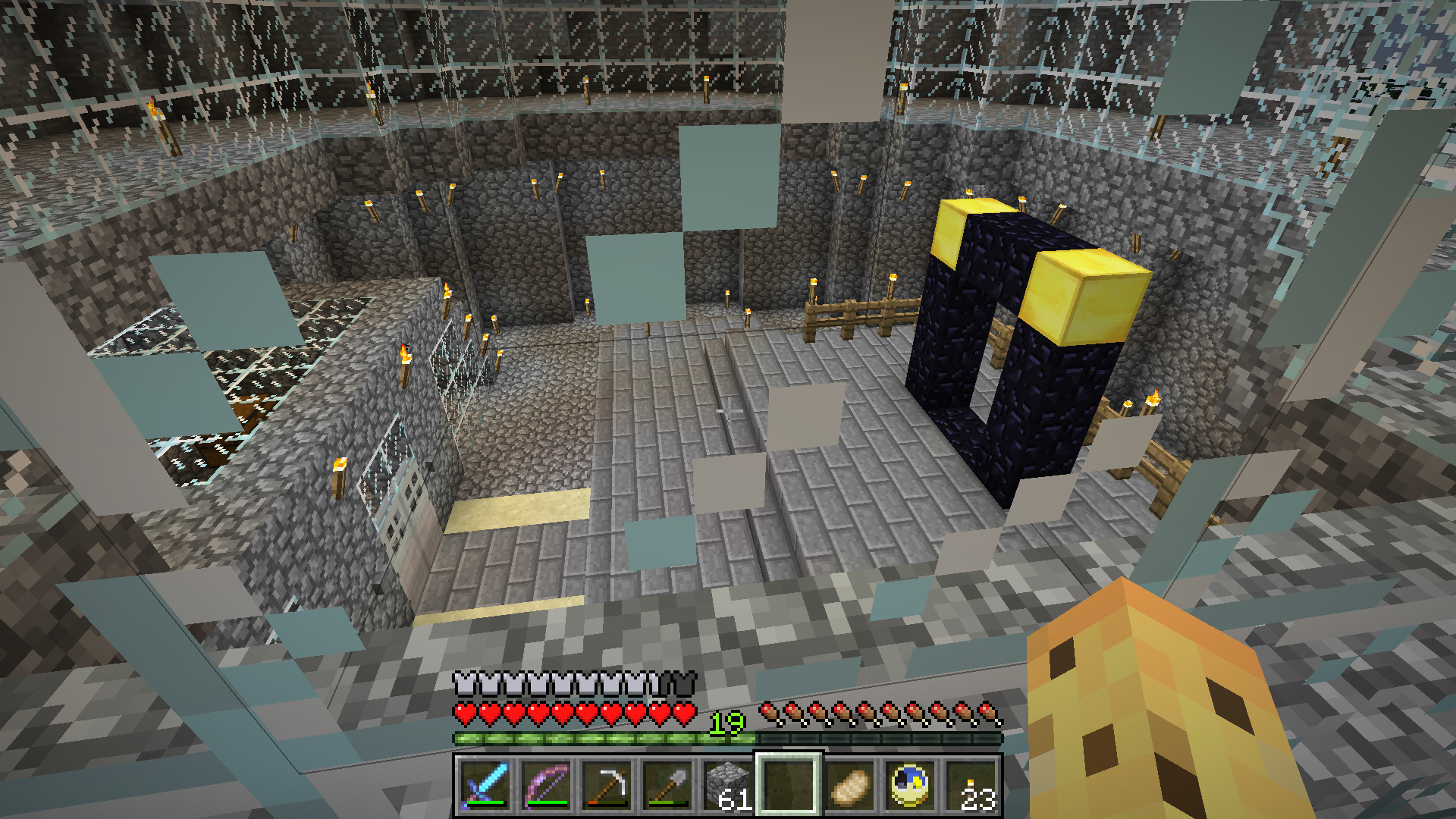Select the shovel in the hotbar
The width and height of the screenshot is (1456, 819).
tap(667, 786)
